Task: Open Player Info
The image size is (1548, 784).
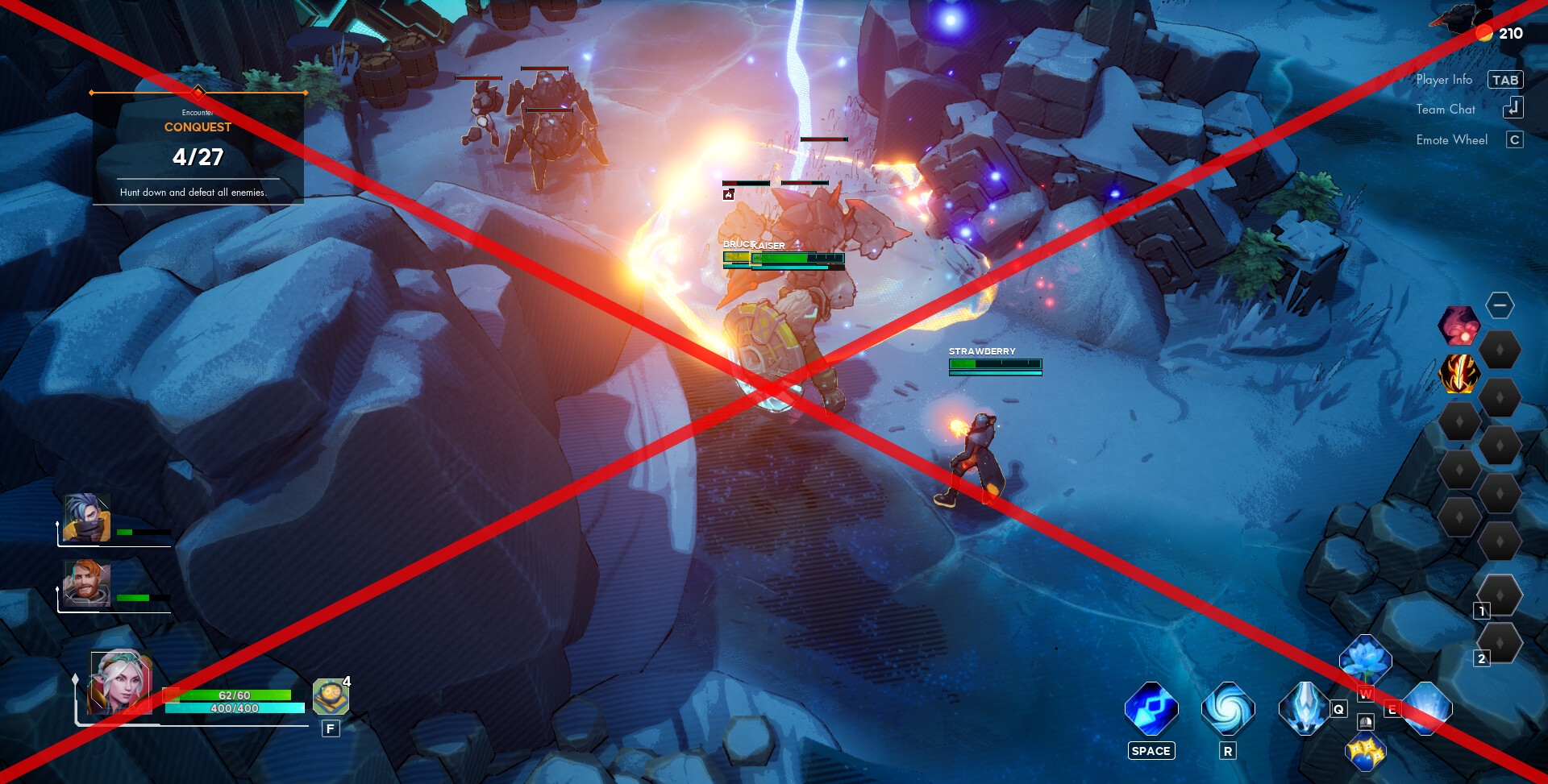Action: pos(1444,80)
